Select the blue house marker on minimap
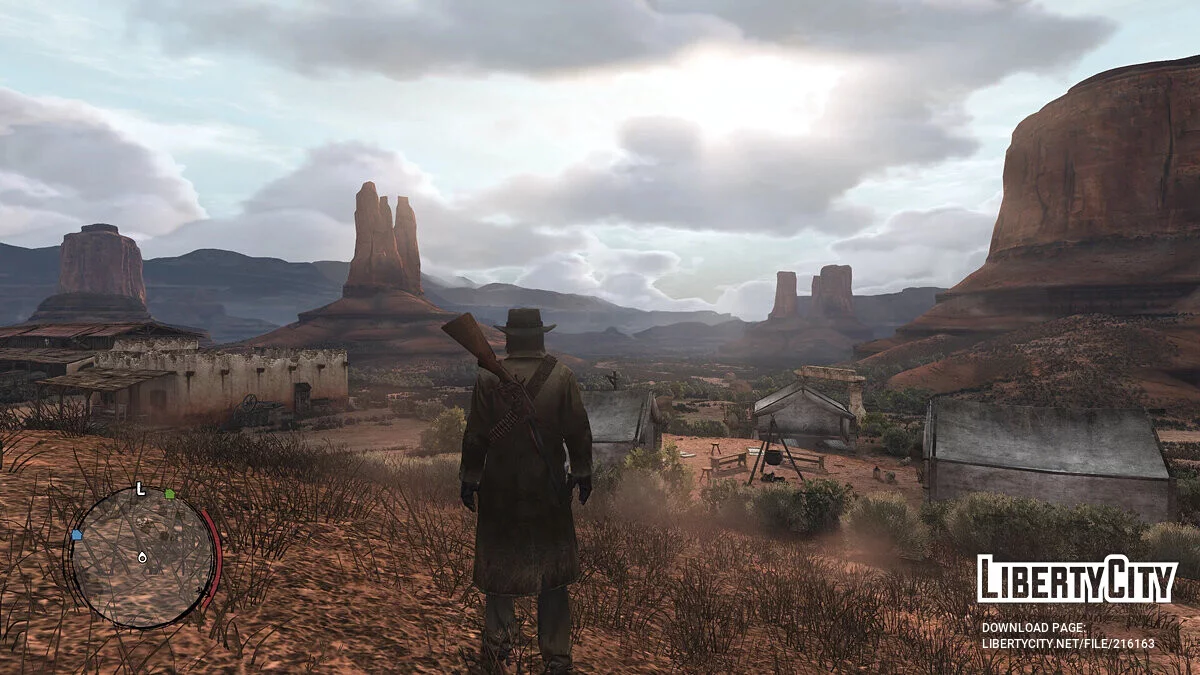 76,535
